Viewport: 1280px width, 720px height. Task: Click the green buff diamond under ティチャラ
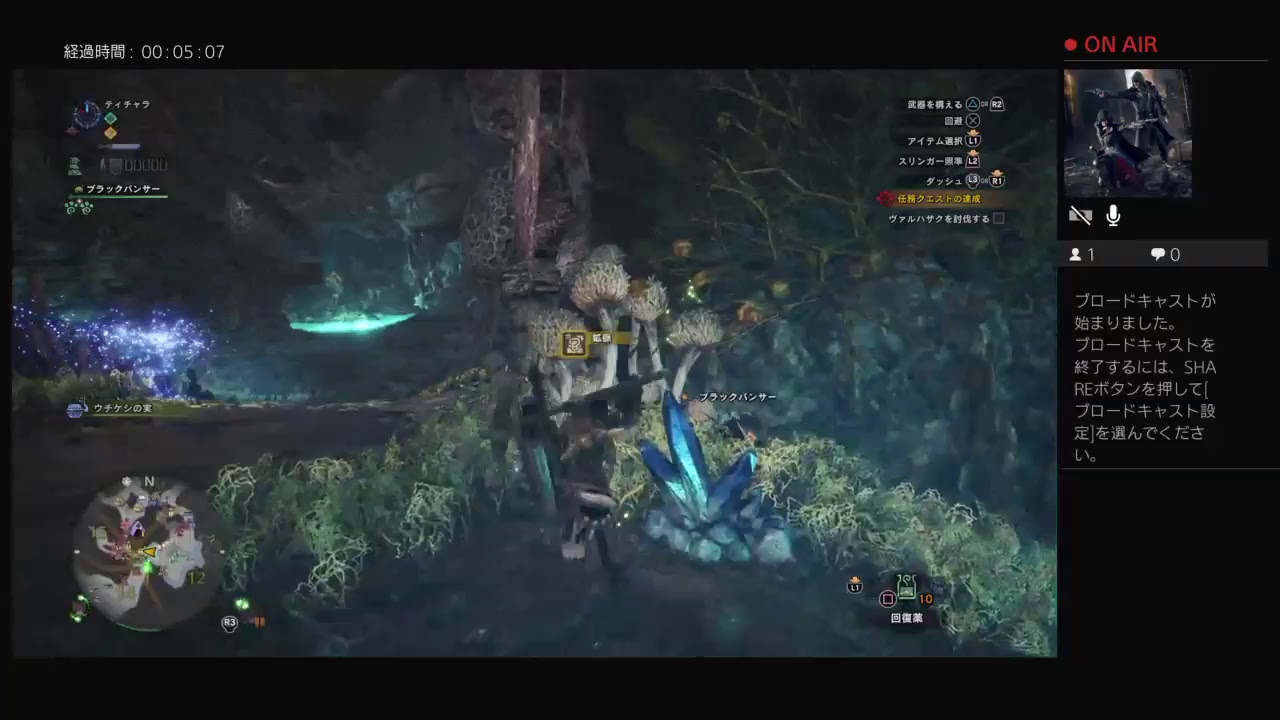point(110,118)
